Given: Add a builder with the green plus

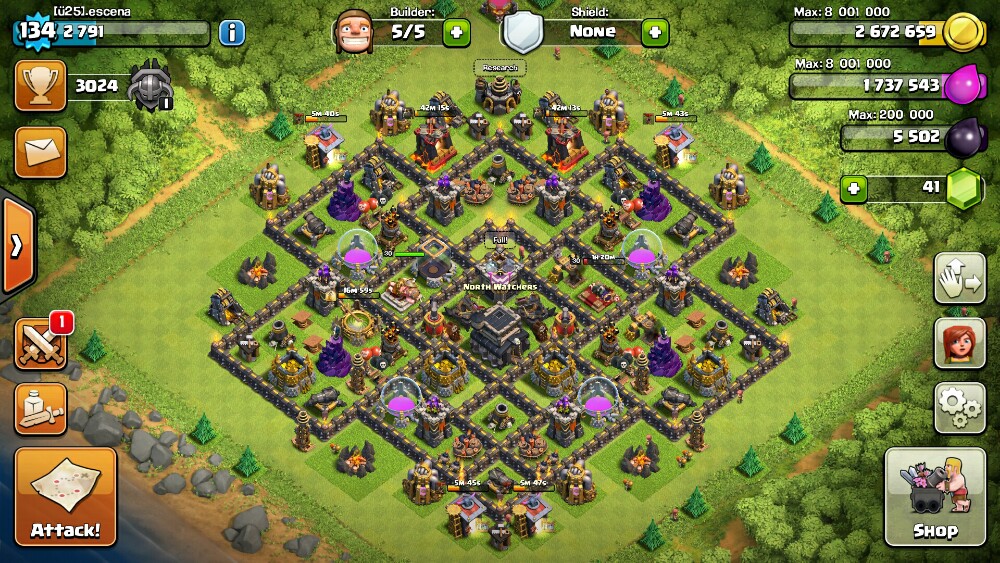Looking at the screenshot, I should coord(456,31).
